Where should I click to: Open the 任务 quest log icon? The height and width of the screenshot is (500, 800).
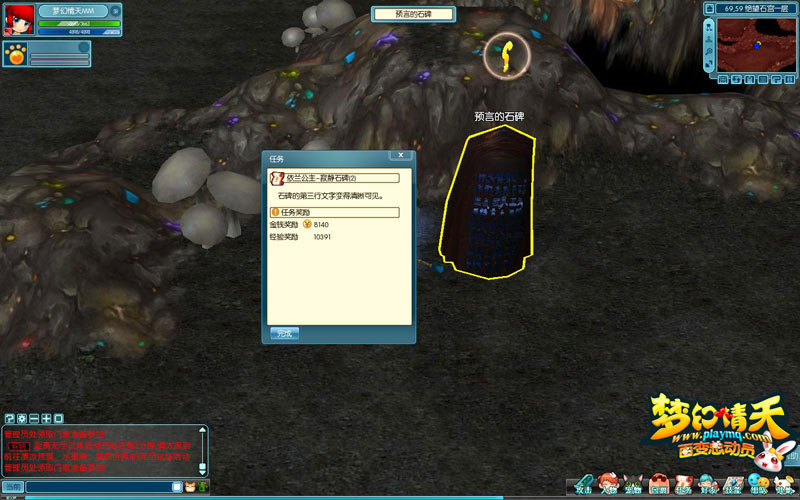[x=684, y=483]
